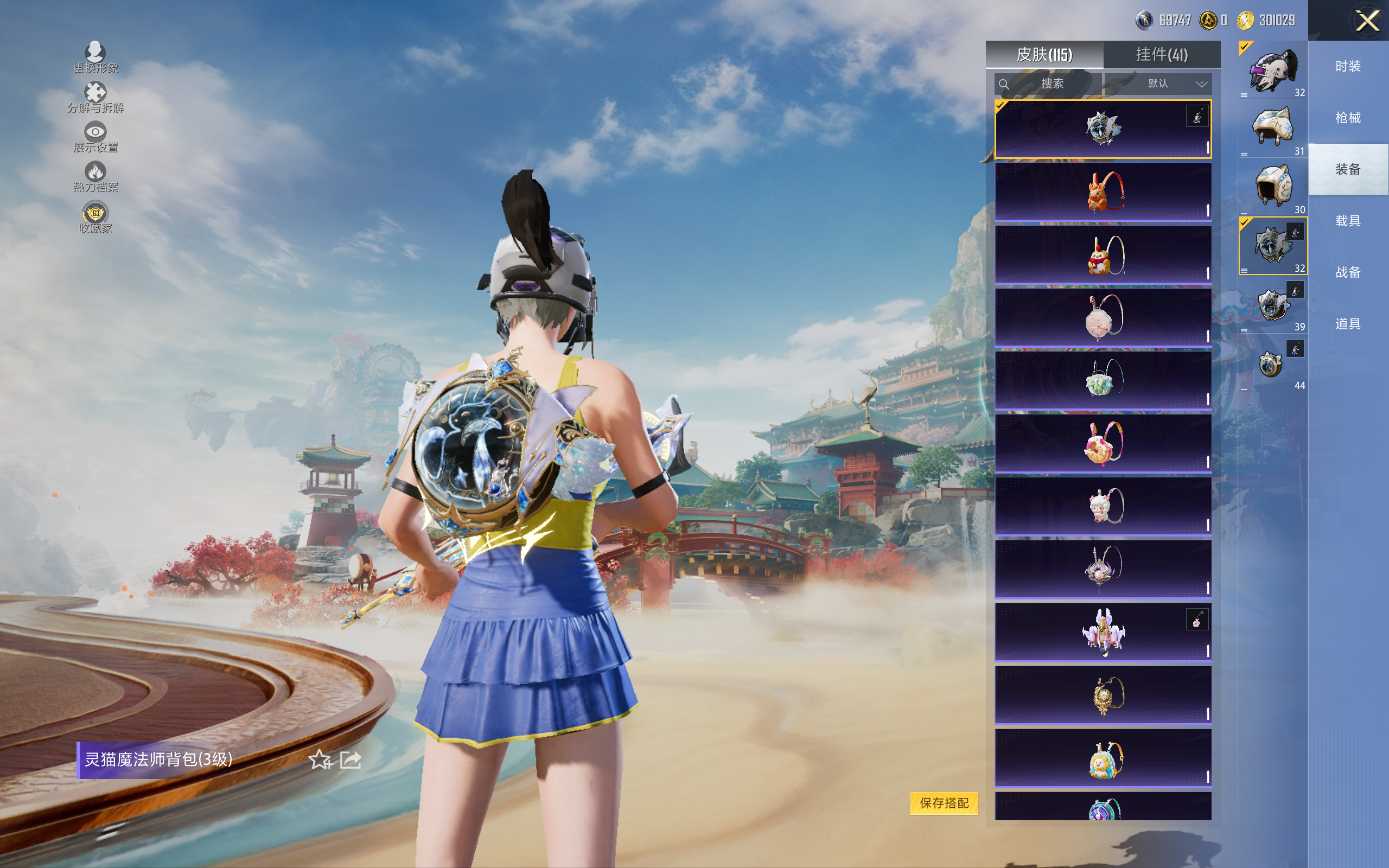Select the 时装 outfits category
Viewport: 1389px width, 868px height.
pos(1348,67)
